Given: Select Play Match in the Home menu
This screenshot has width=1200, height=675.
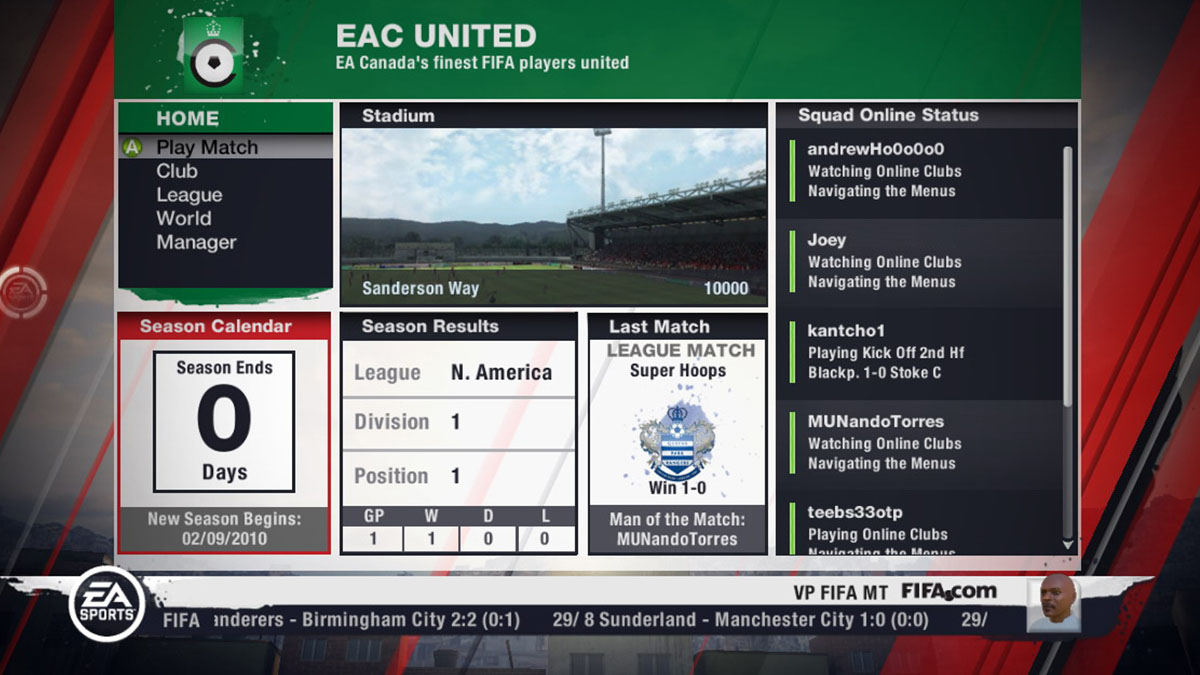Looking at the screenshot, I should pos(207,147).
